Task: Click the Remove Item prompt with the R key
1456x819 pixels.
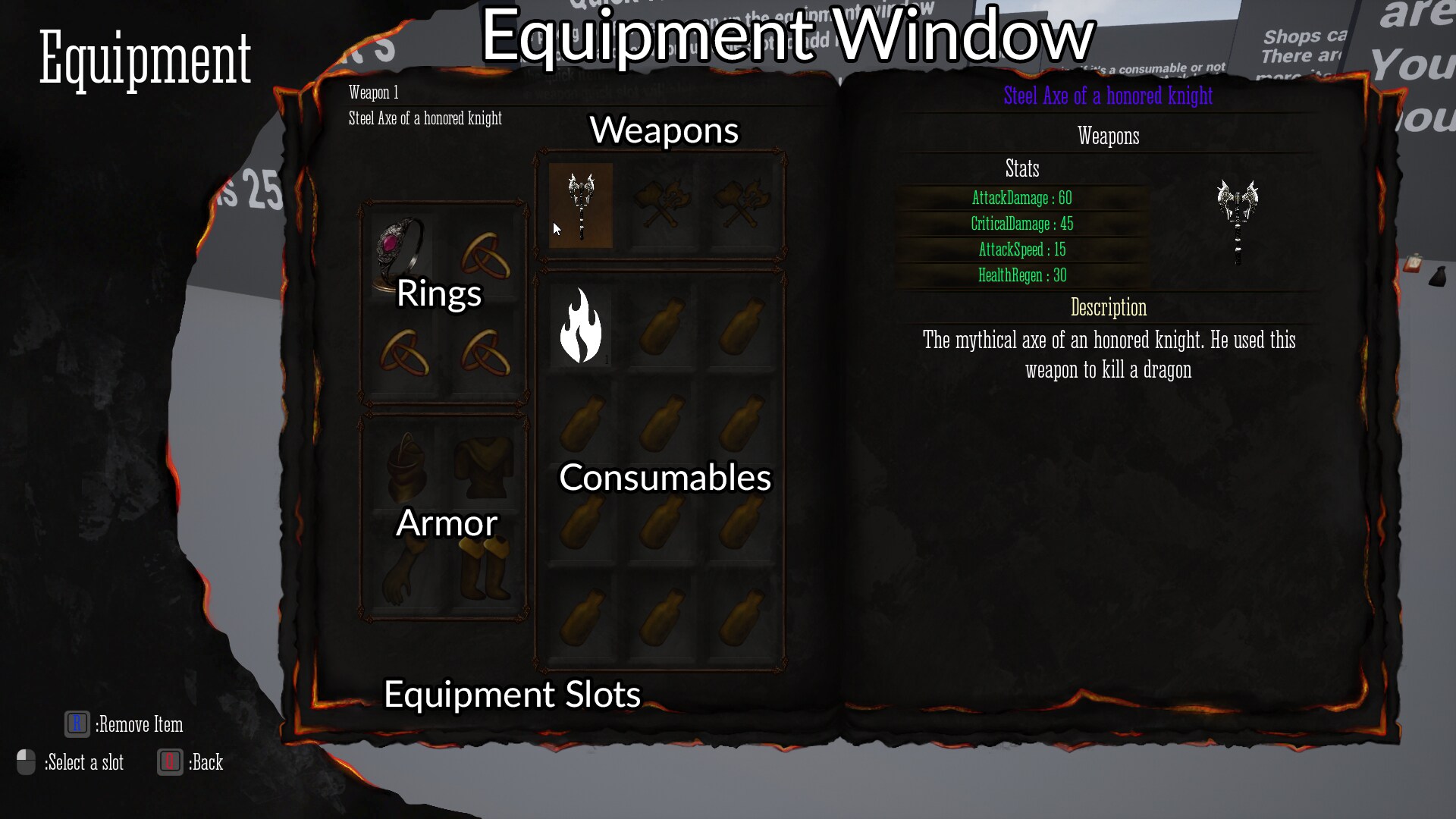Action: (121, 724)
